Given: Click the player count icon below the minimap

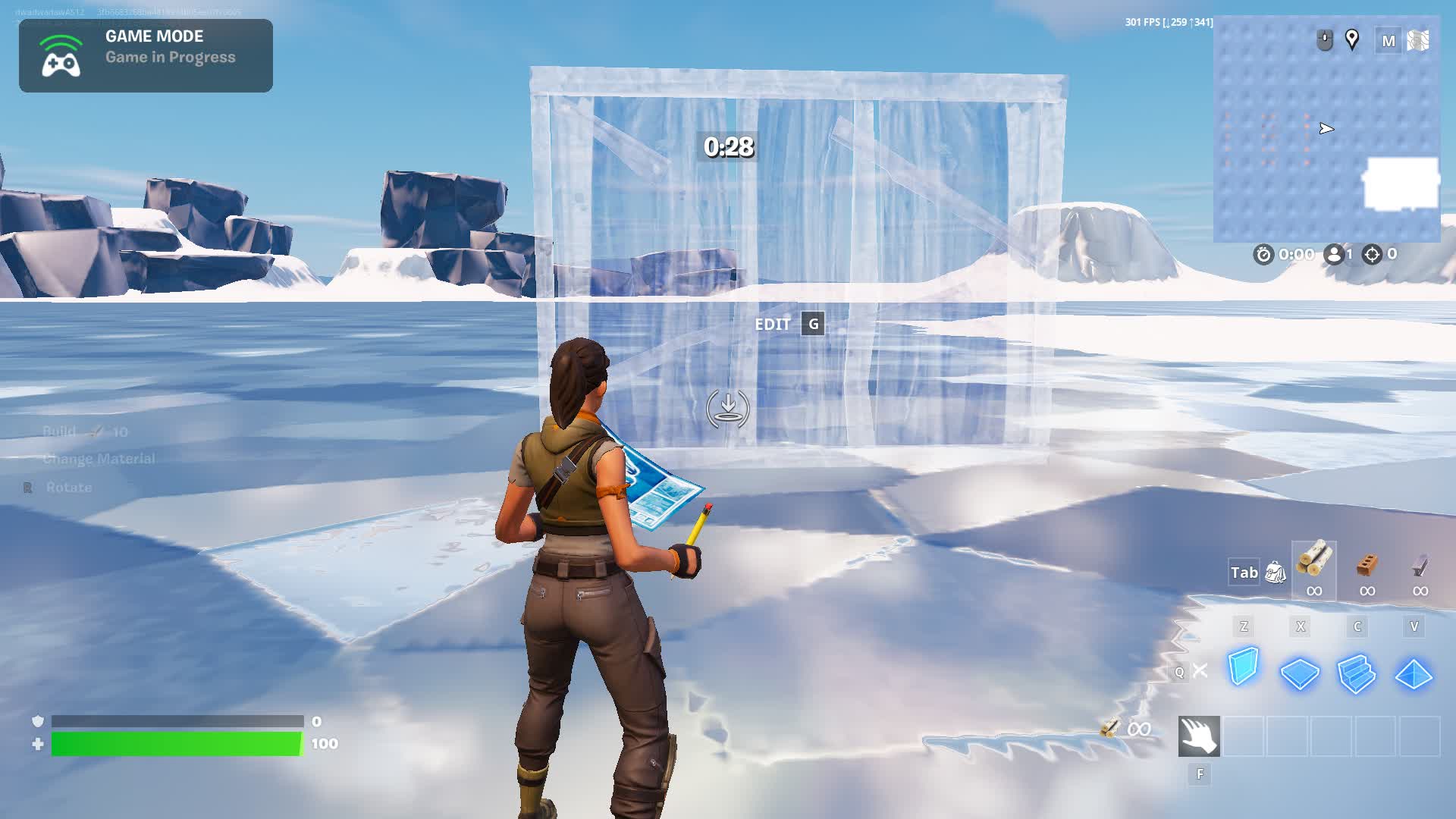Looking at the screenshot, I should [1335, 255].
